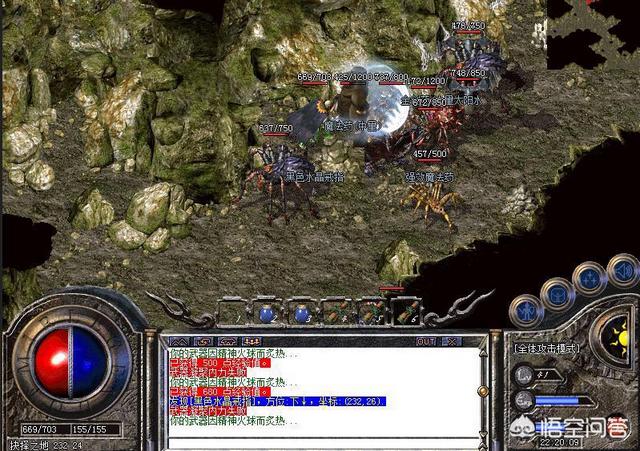The image size is (640, 451).
Task: Use the blue potion in belt slot 3
Action: click(x=299, y=313)
